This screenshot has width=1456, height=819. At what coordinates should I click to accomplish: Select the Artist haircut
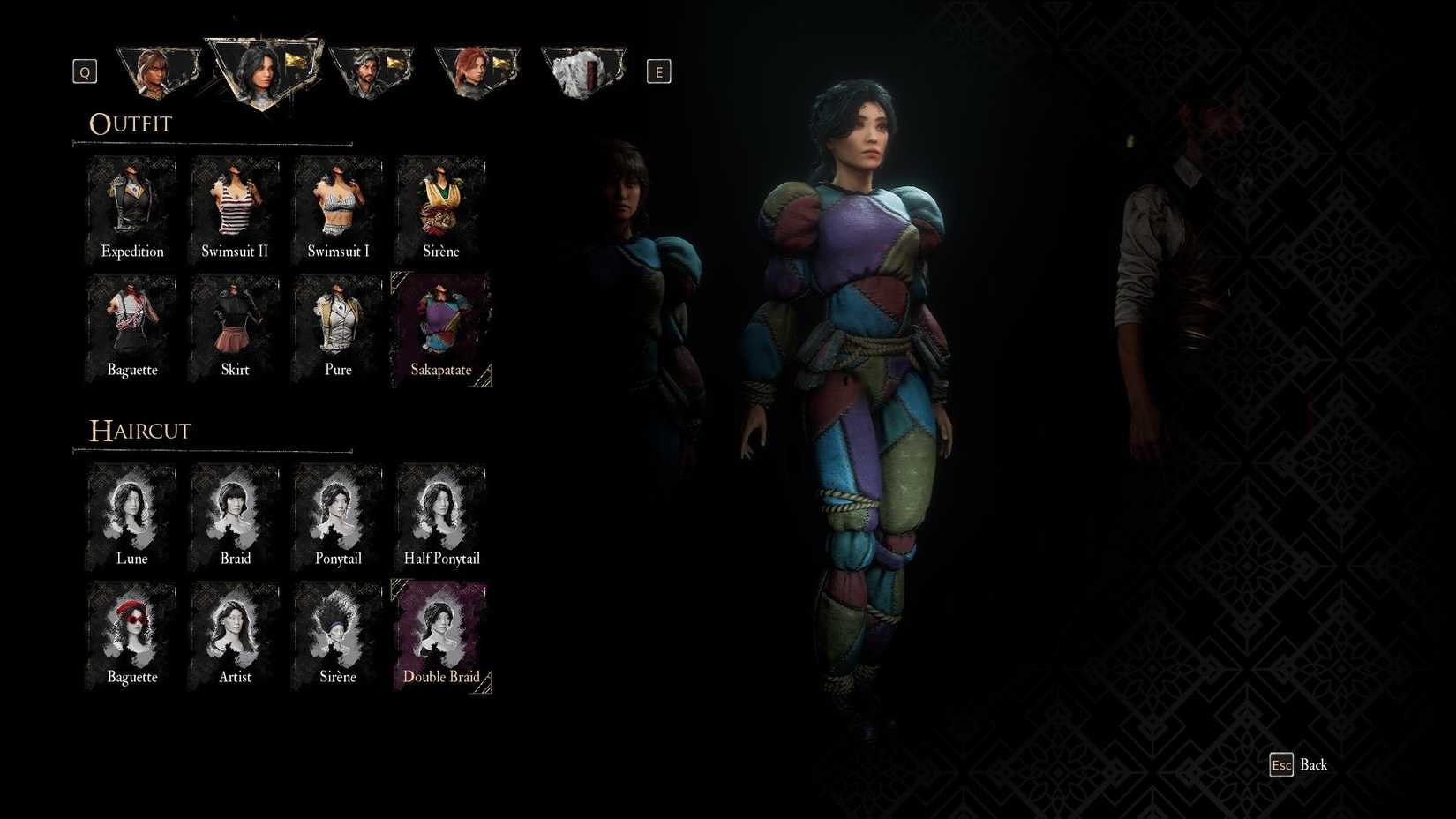pyautogui.click(x=234, y=634)
